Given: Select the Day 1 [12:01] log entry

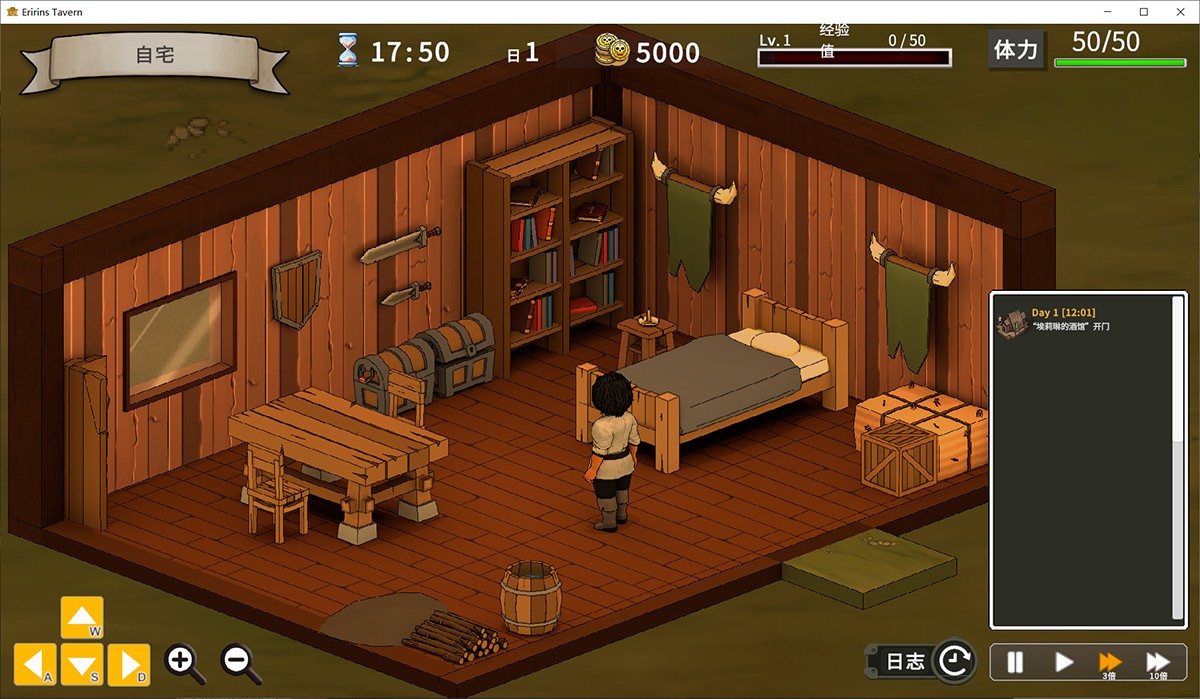Looking at the screenshot, I should (1085, 319).
